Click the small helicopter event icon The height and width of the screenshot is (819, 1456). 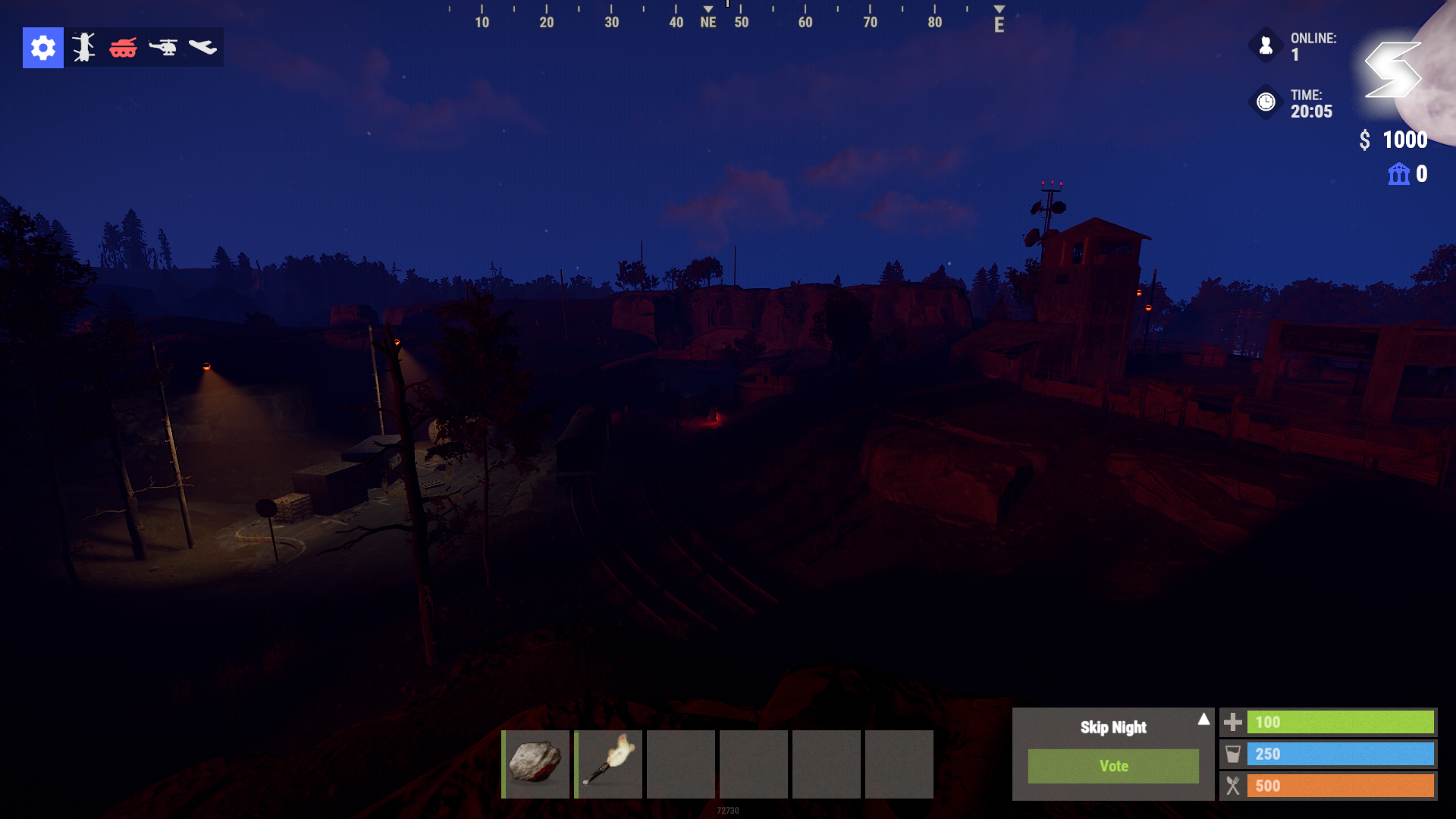163,48
